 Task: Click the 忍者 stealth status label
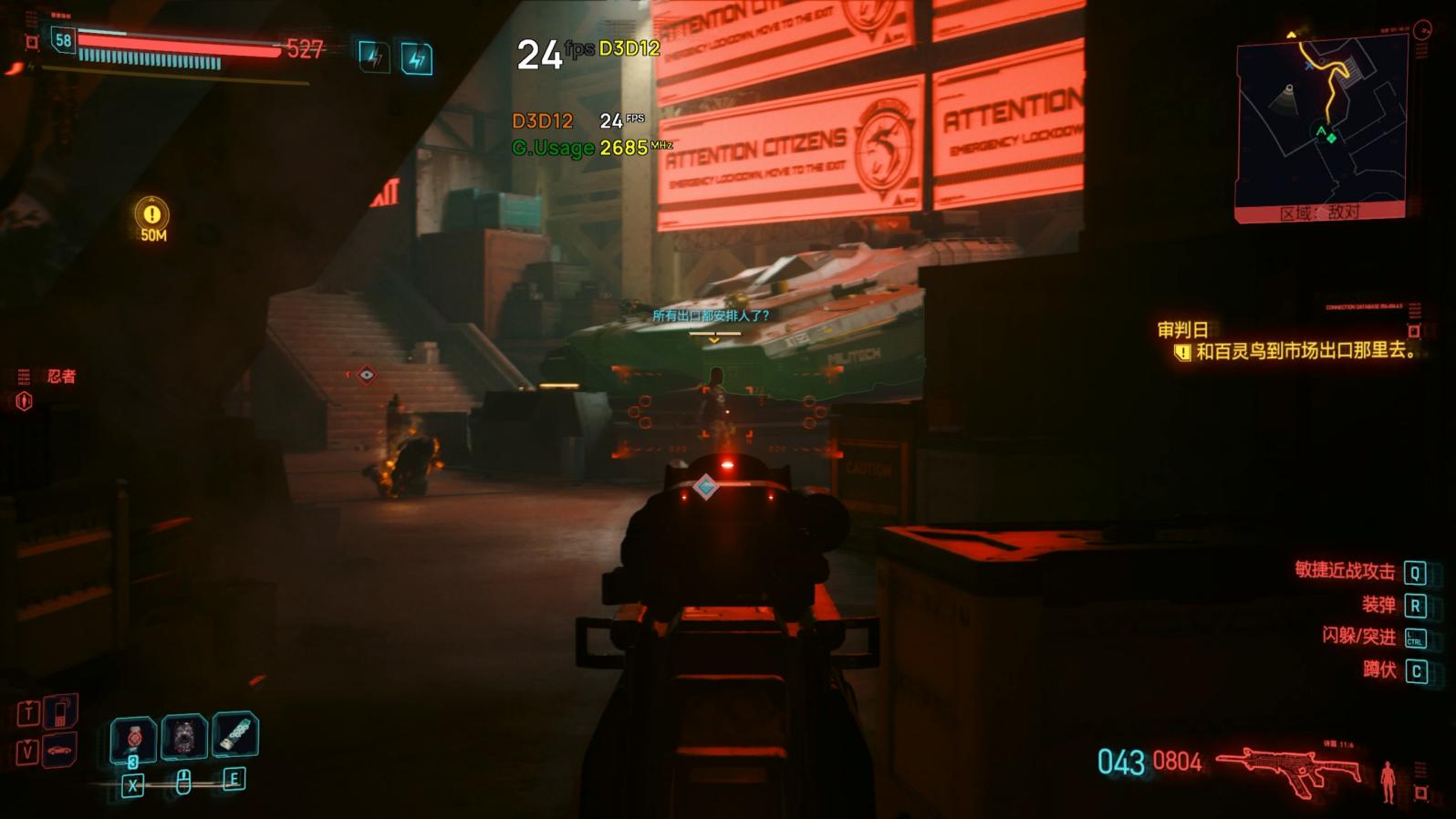[61, 376]
